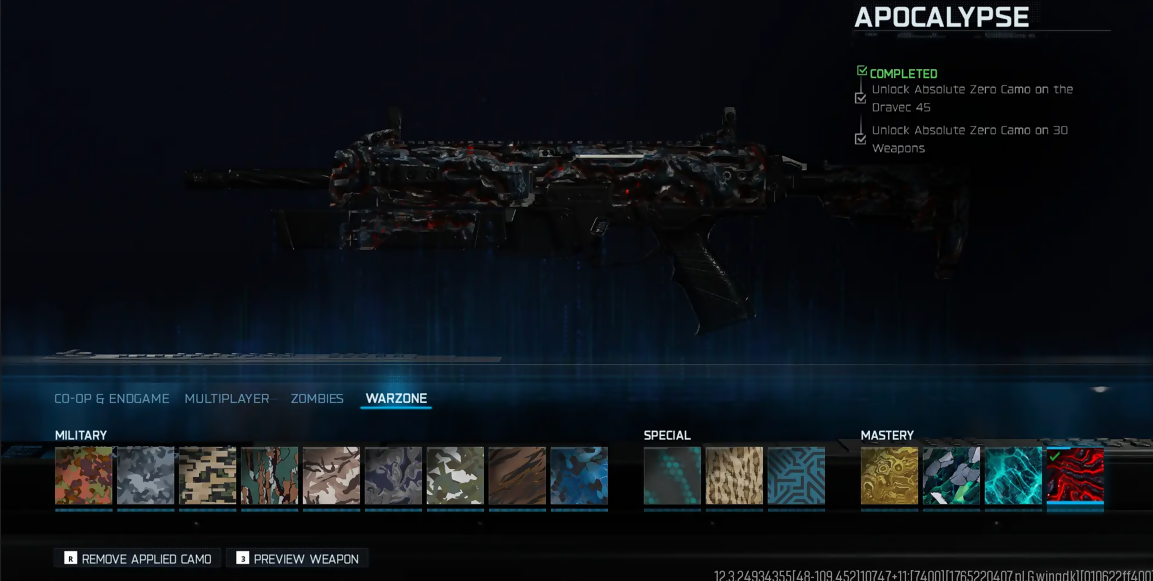Open the Multiplayer camo tab
Viewport: 1153px width, 581px height.
point(227,399)
